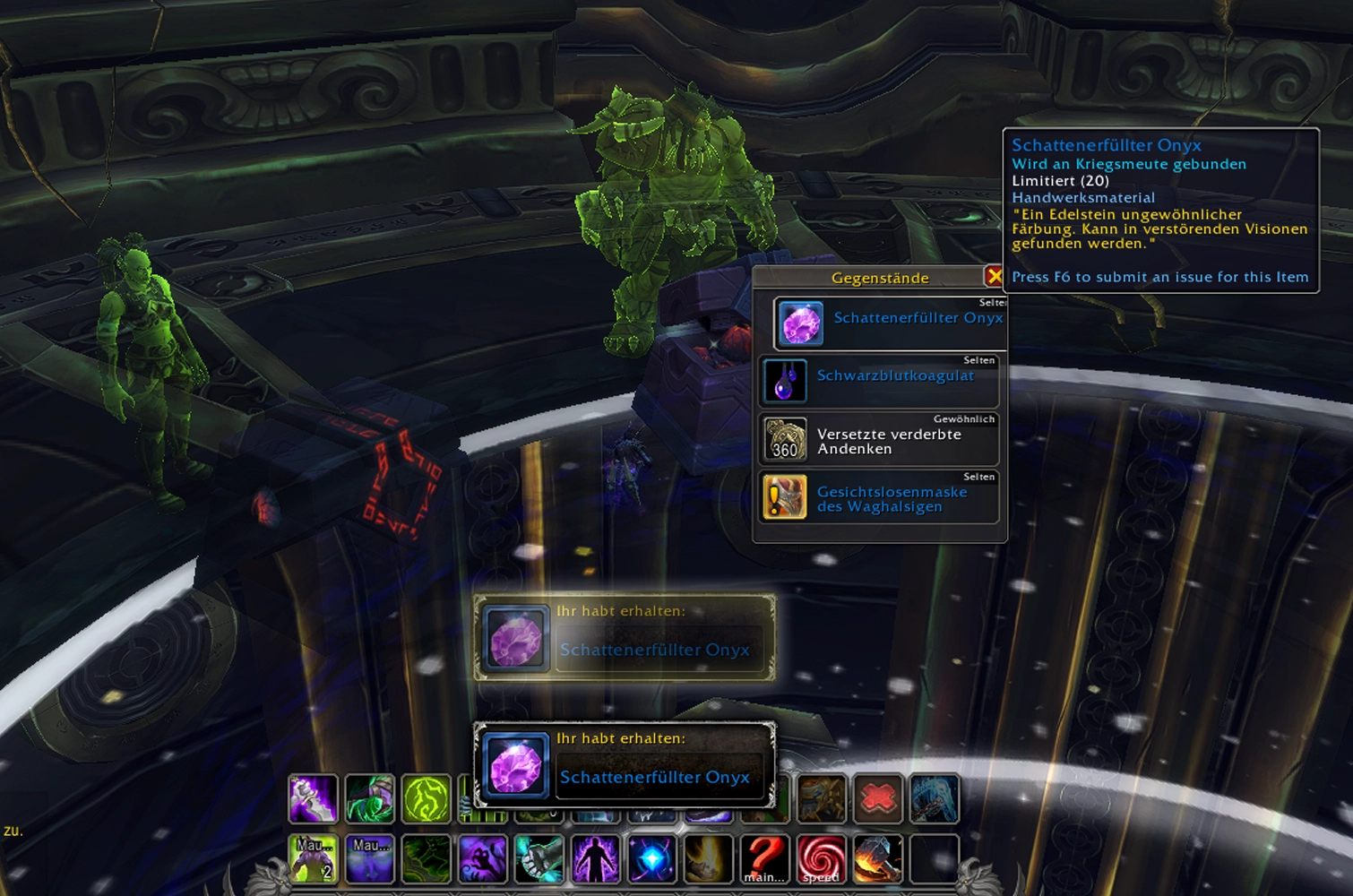Activate the teal glowing fist ability

539,858
